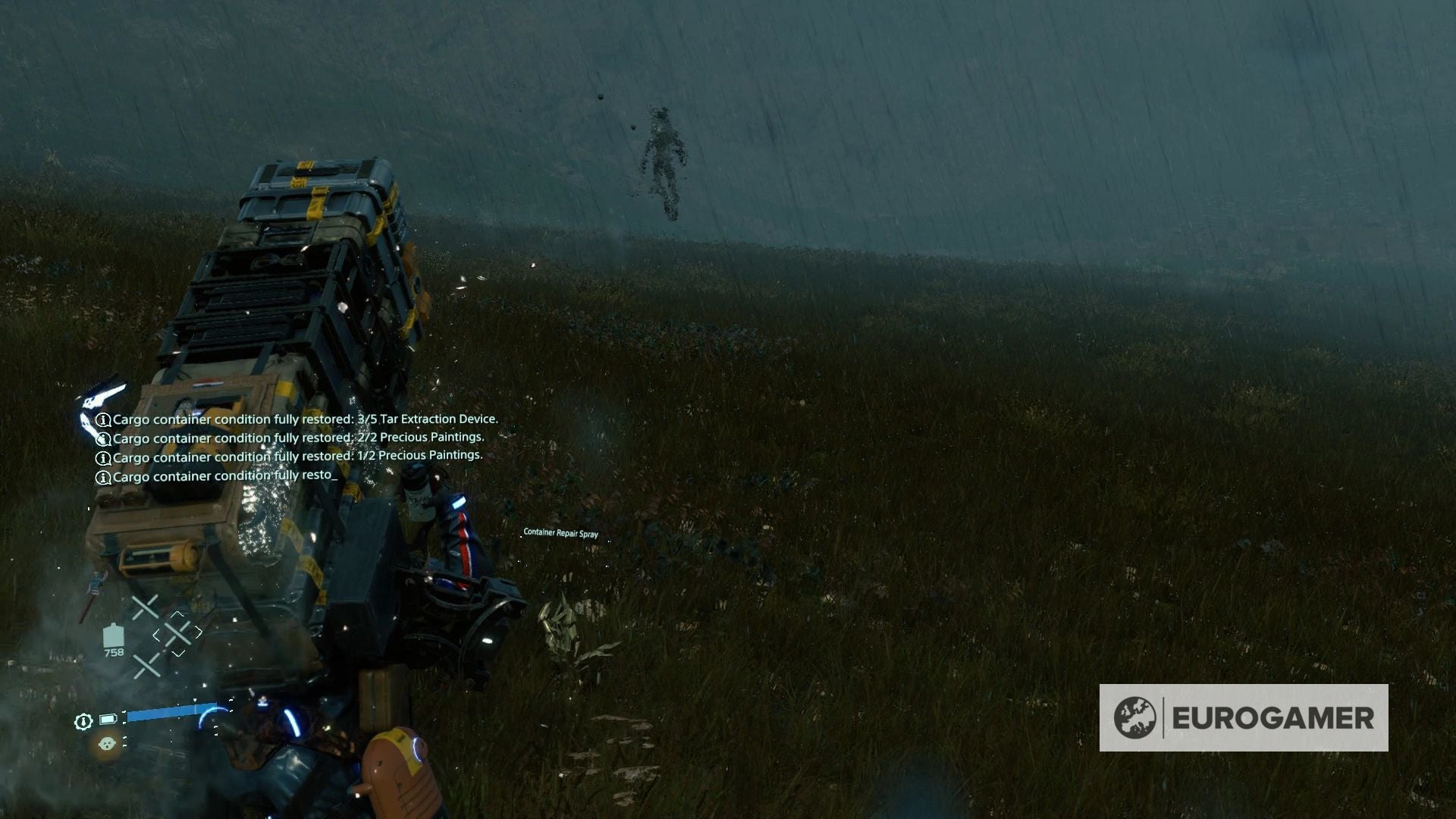Click the gear-shaped equipment icon near the health bar

[x=84, y=721]
